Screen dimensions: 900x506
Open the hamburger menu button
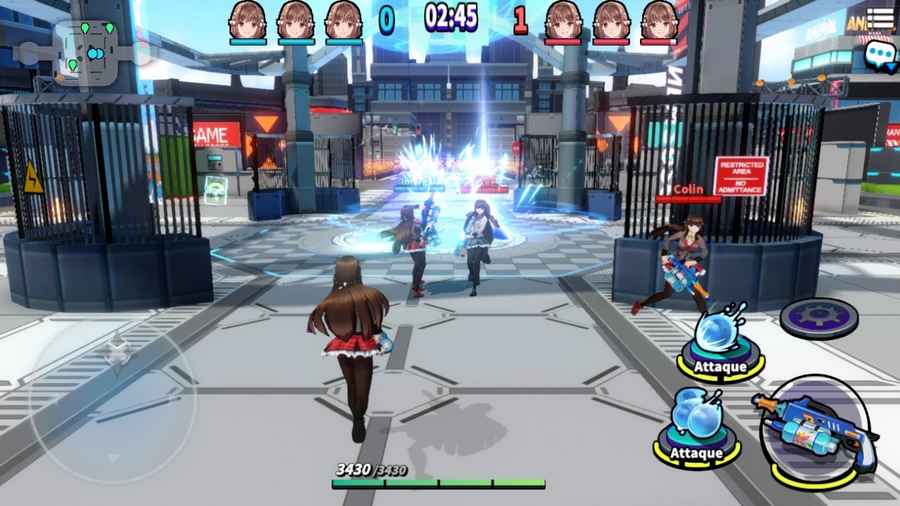pos(880,19)
